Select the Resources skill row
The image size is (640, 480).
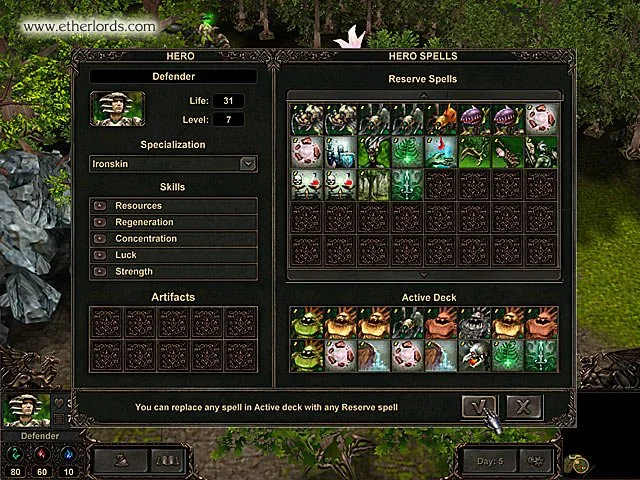(173, 206)
